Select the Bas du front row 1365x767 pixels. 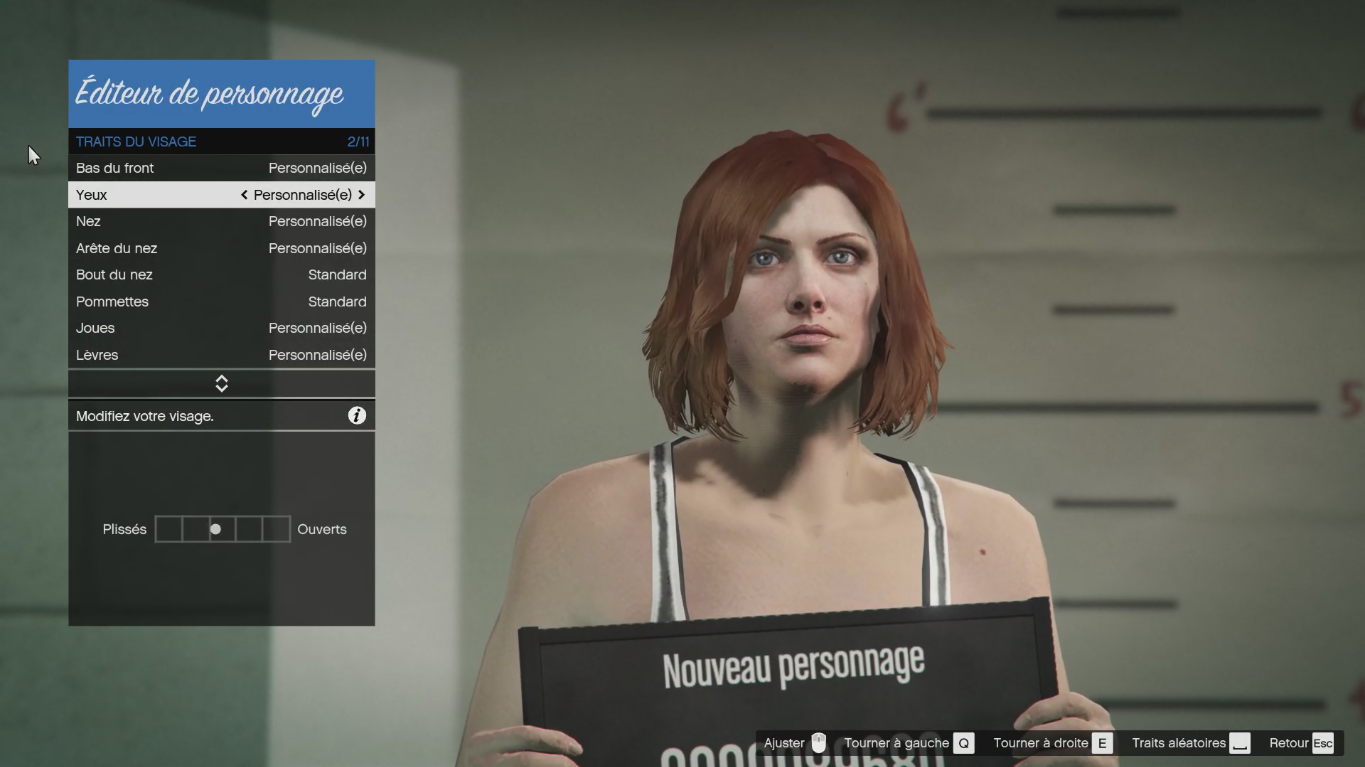click(x=221, y=168)
